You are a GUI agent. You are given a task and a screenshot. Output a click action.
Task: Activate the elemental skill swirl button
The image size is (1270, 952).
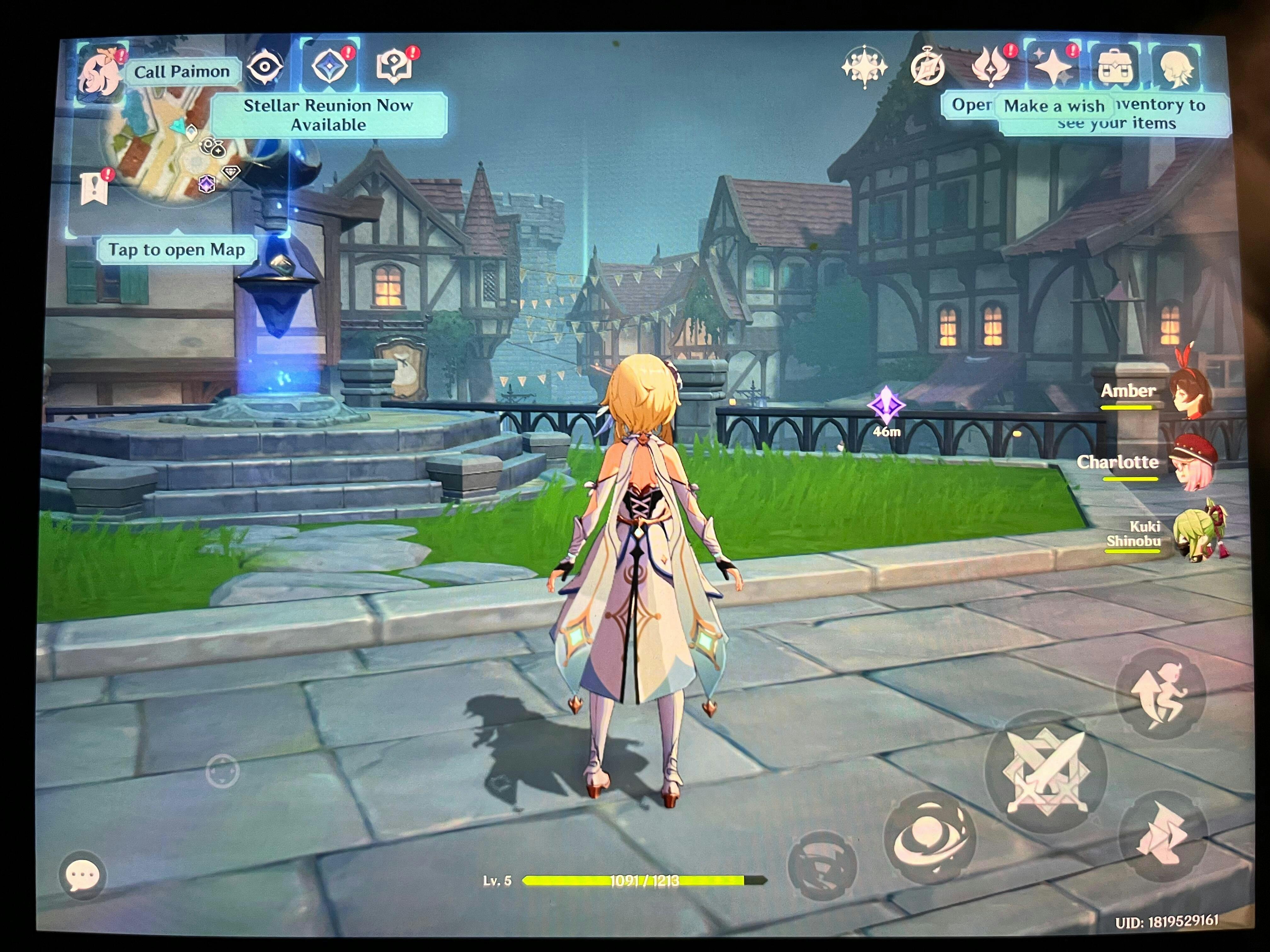coord(928,838)
